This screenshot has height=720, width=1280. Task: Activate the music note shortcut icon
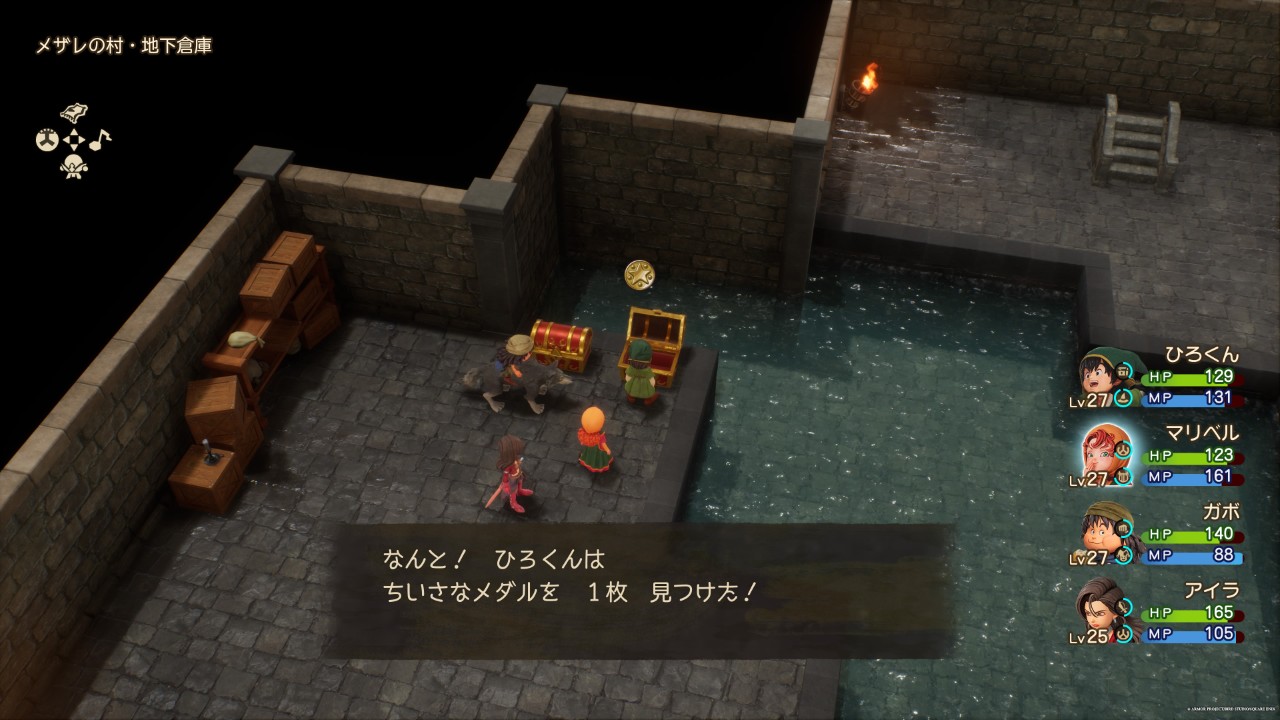tap(101, 140)
